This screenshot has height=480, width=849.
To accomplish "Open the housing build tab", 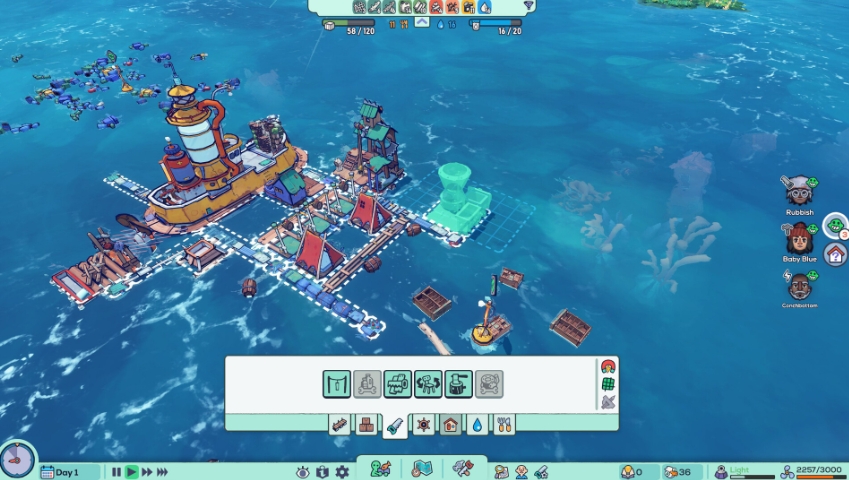I will [451, 425].
